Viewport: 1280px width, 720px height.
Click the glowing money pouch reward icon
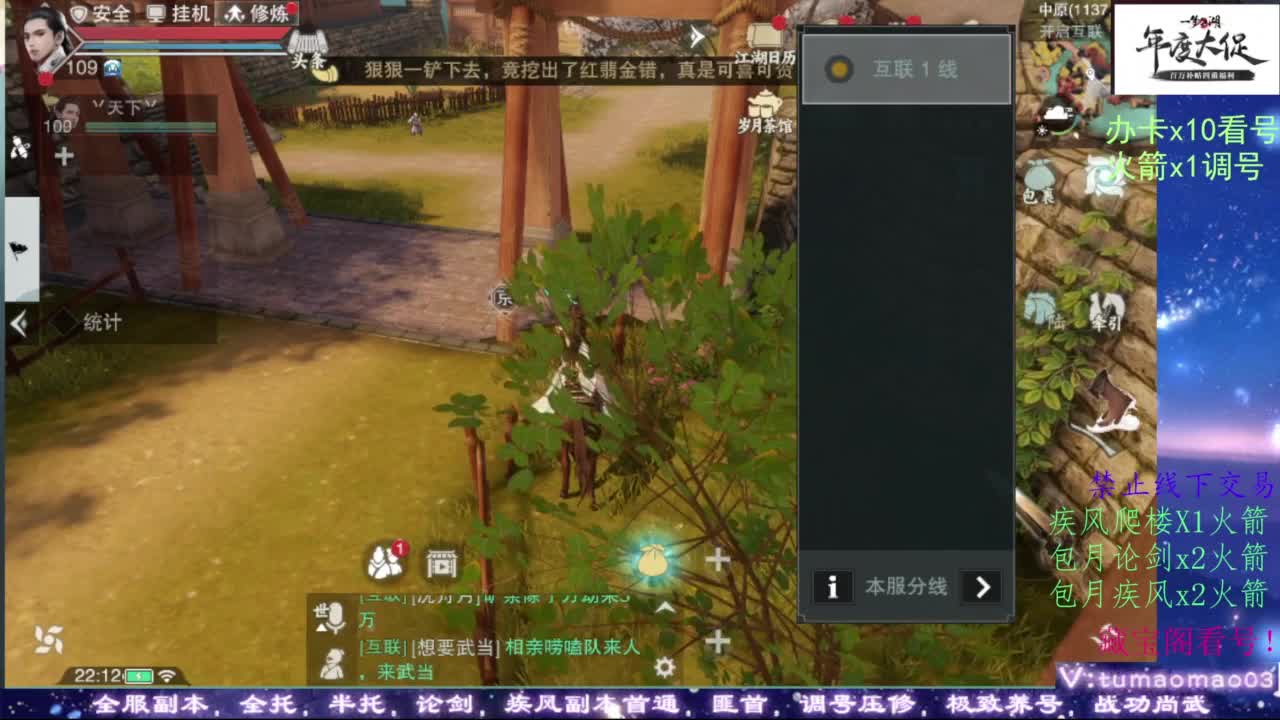tap(654, 560)
